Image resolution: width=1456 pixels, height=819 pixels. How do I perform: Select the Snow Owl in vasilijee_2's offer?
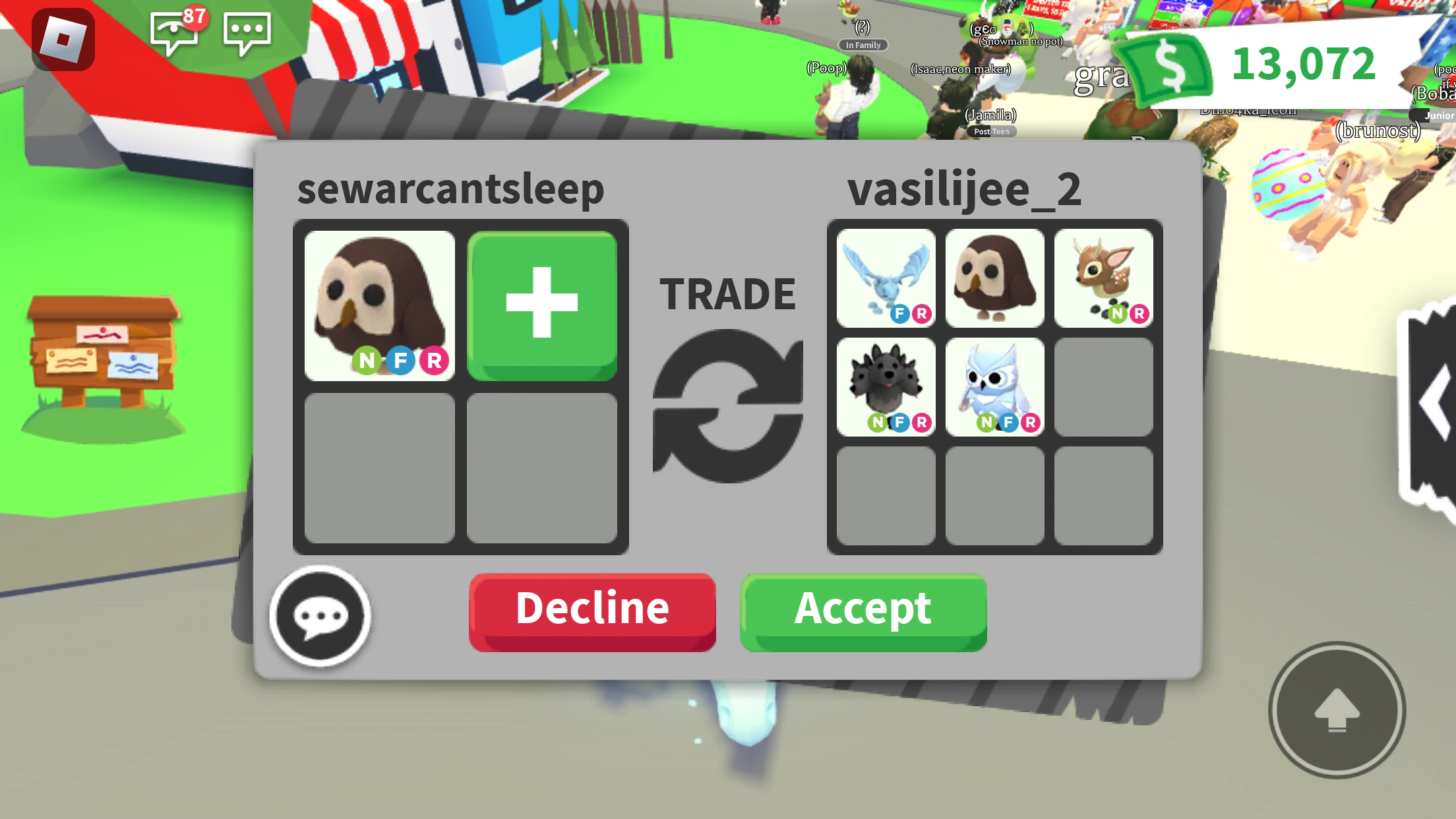994,386
